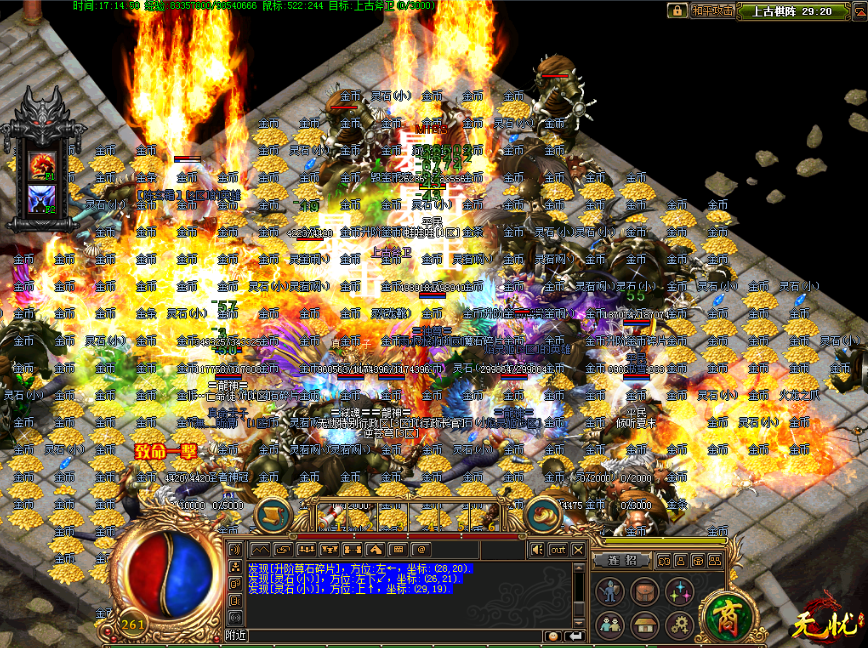The height and width of the screenshot is (648, 868).
Task: Switch the 和平攻击 attack mode button
Action: coord(712,10)
